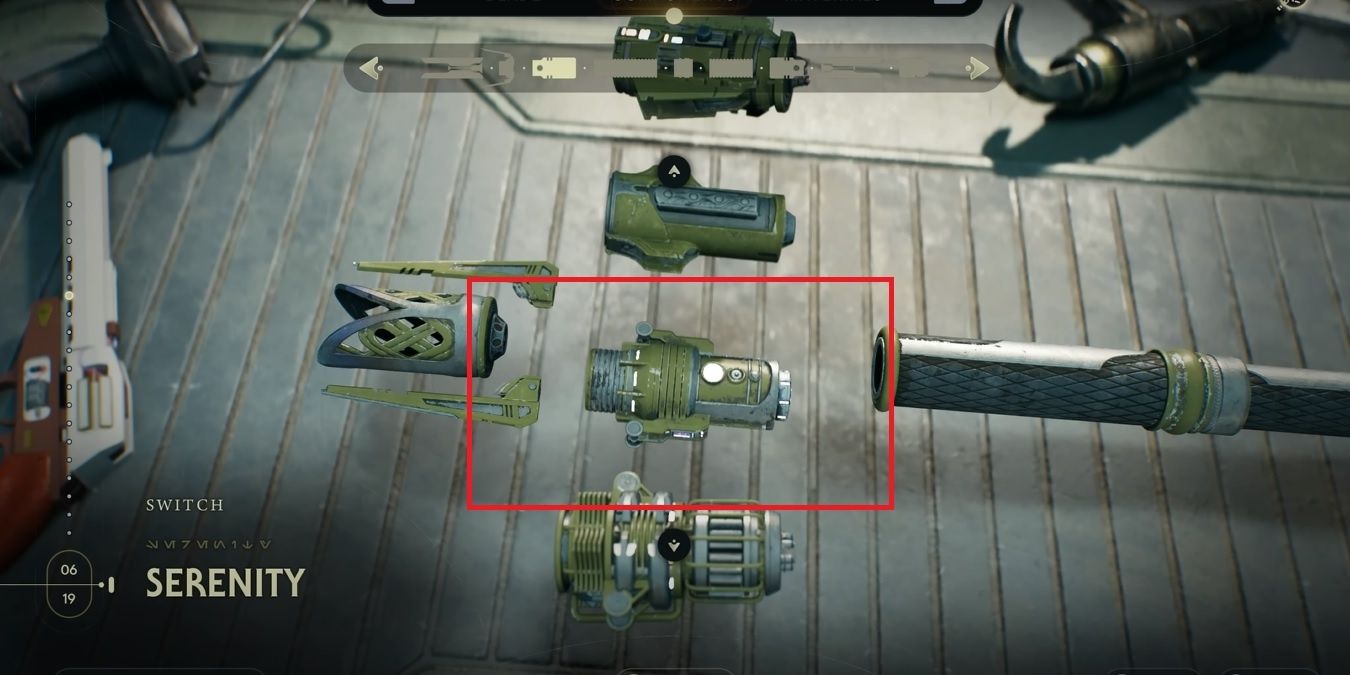Choose the emitter silhouette in the part bar
1350x675 pixels.
pyautogui.click(x=467, y=69)
